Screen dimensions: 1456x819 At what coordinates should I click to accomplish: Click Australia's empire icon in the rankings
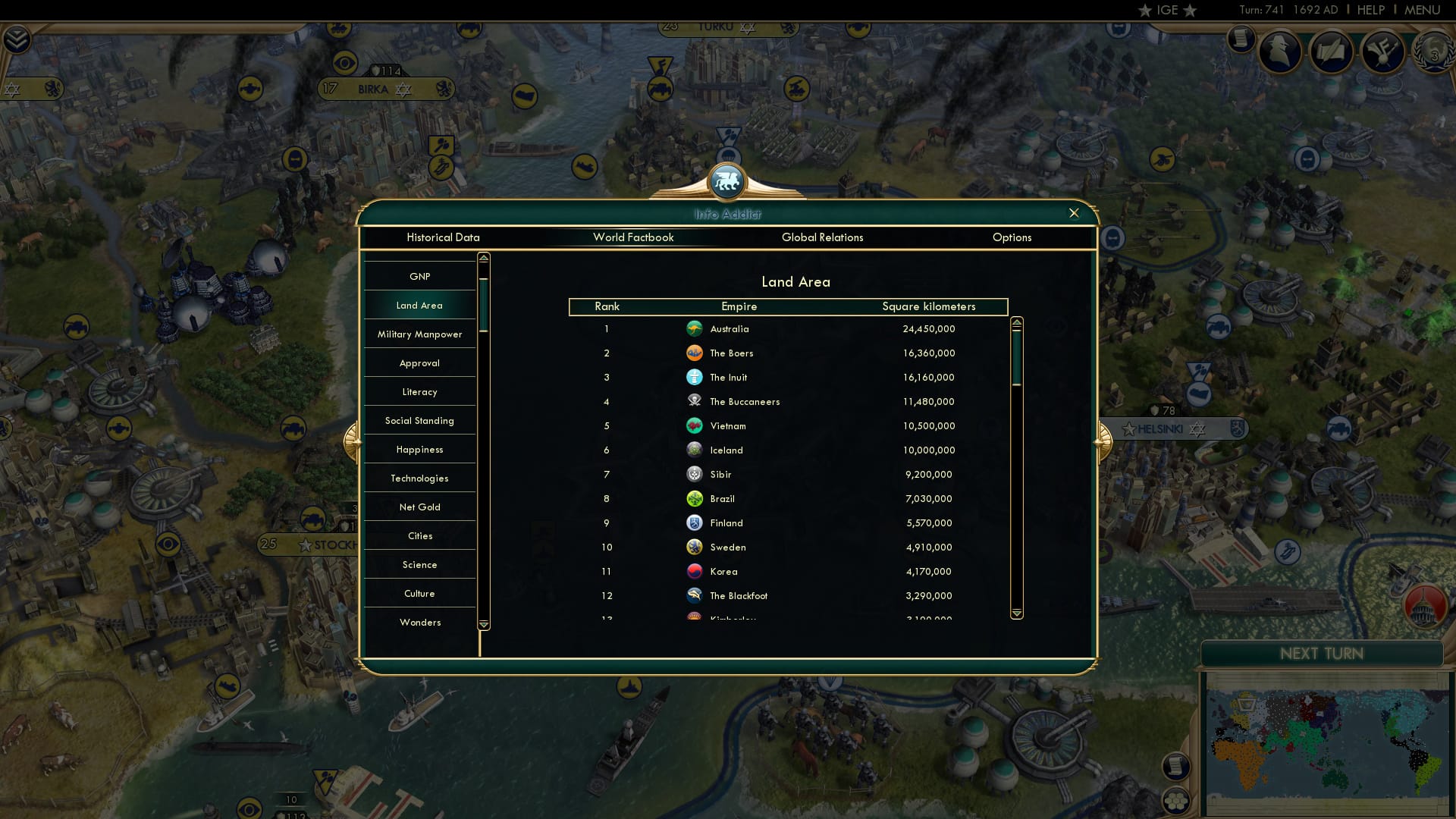(x=695, y=328)
